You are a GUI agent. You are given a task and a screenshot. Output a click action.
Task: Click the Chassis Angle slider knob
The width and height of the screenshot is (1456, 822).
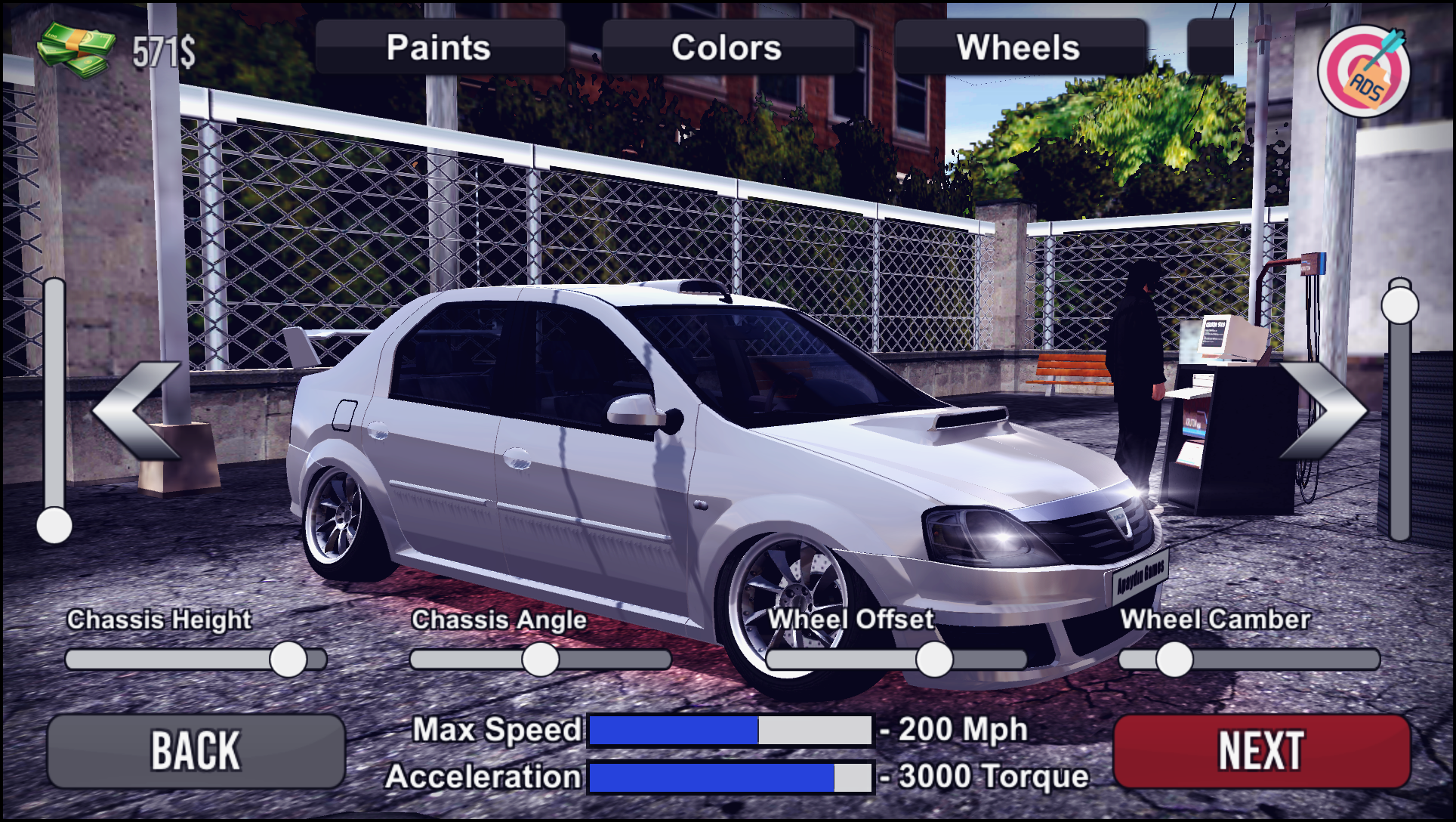pyautogui.click(x=538, y=658)
